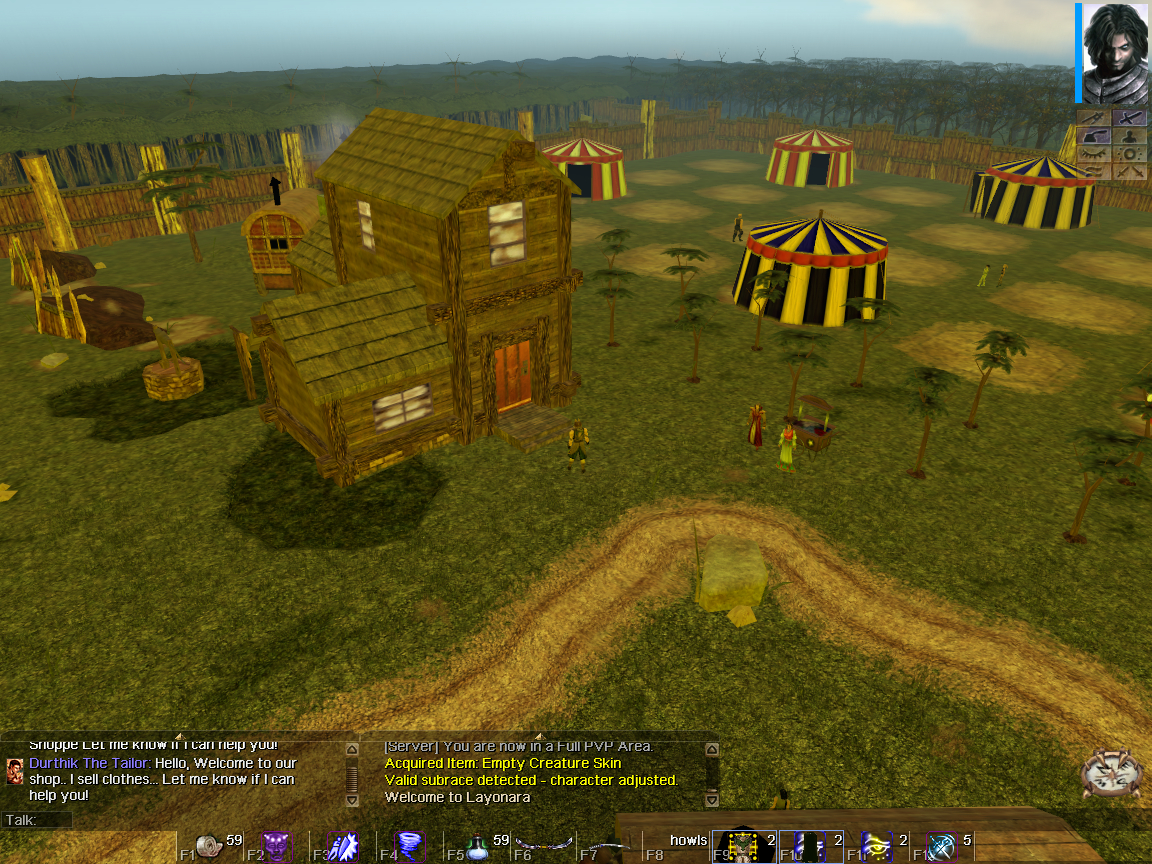The height and width of the screenshot is (864, 1152).
Task: Use the F11 golden eye ability
Action: tap(877, 846)
